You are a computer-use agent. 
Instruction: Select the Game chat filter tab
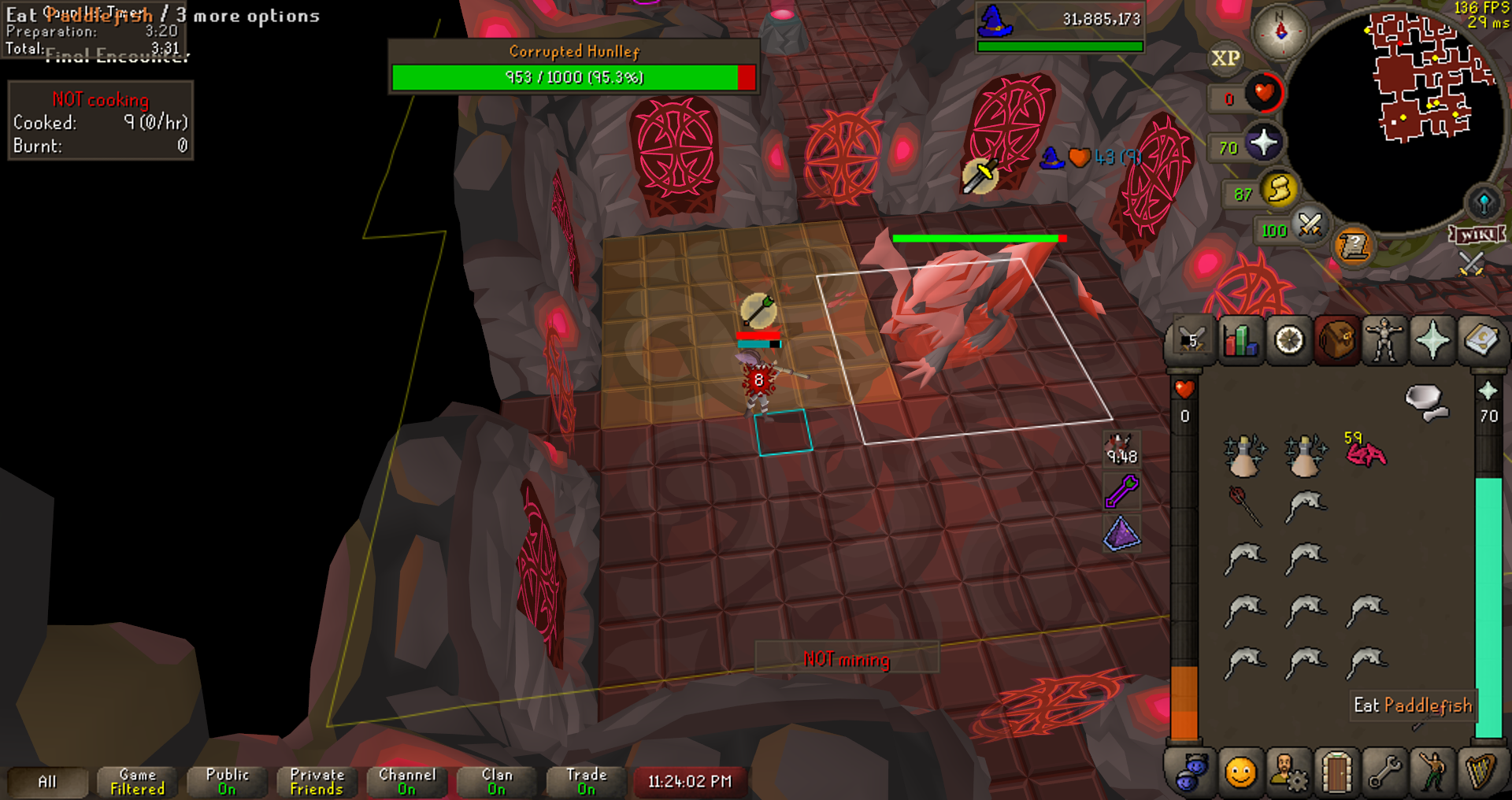(137, 782)
